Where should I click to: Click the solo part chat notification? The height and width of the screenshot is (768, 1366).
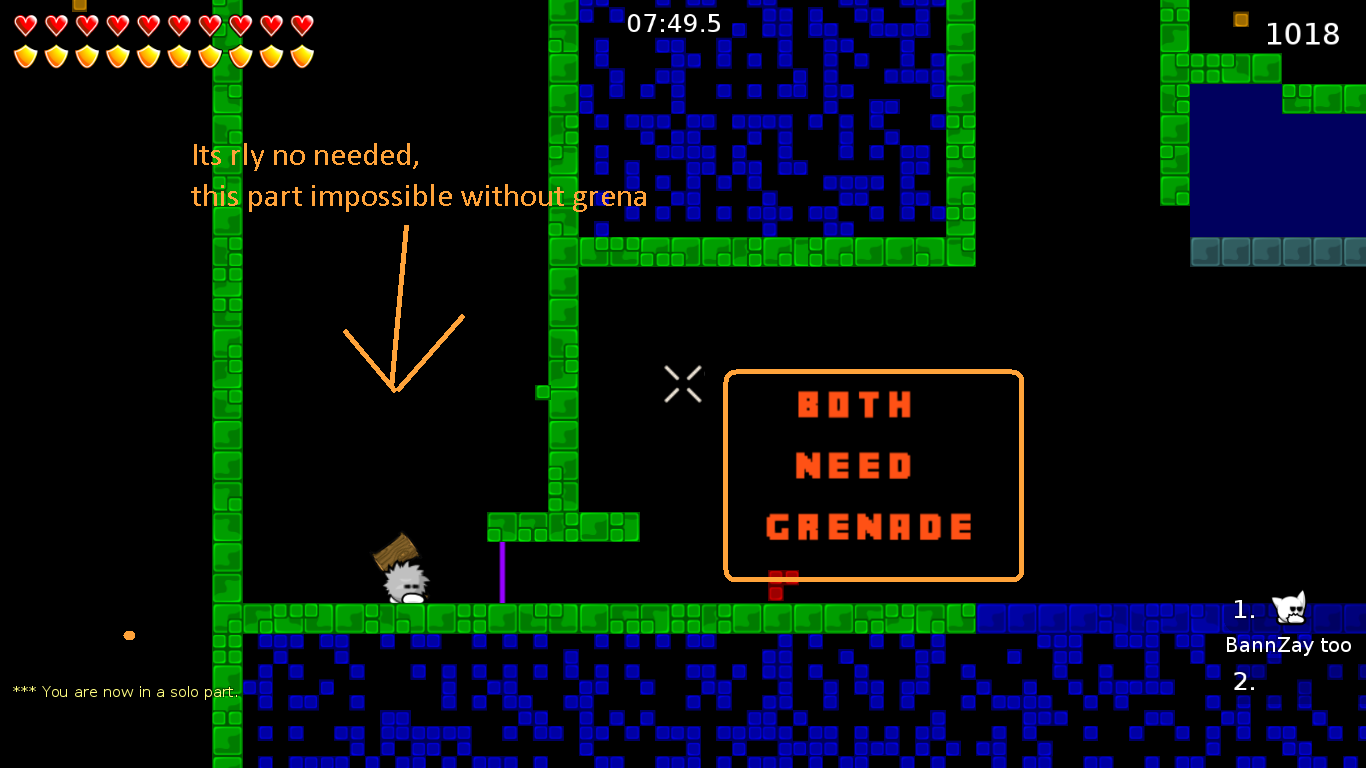pyautogui.click(x=125, y=691)
